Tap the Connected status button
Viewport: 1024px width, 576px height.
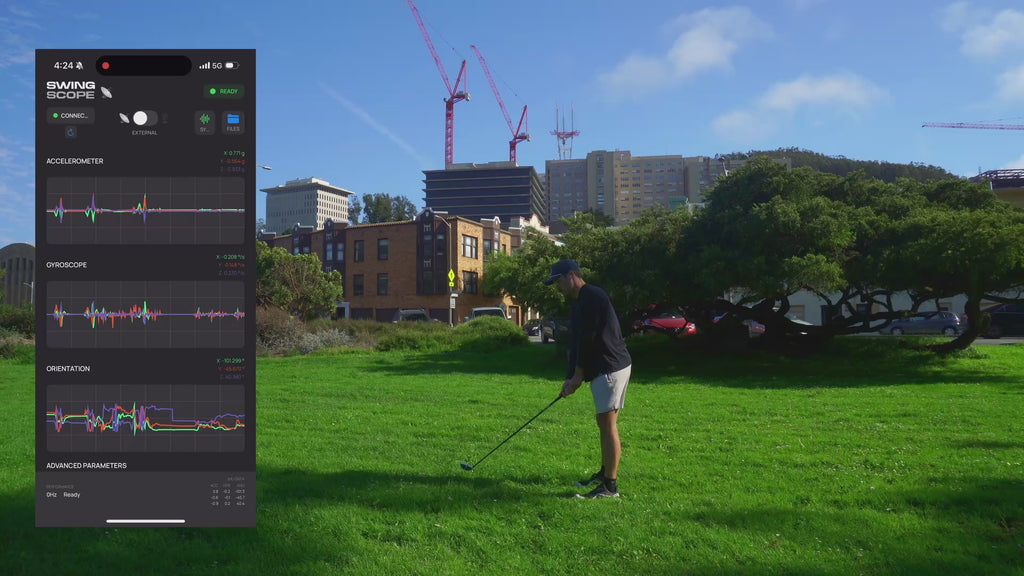[x=71, y=116]
